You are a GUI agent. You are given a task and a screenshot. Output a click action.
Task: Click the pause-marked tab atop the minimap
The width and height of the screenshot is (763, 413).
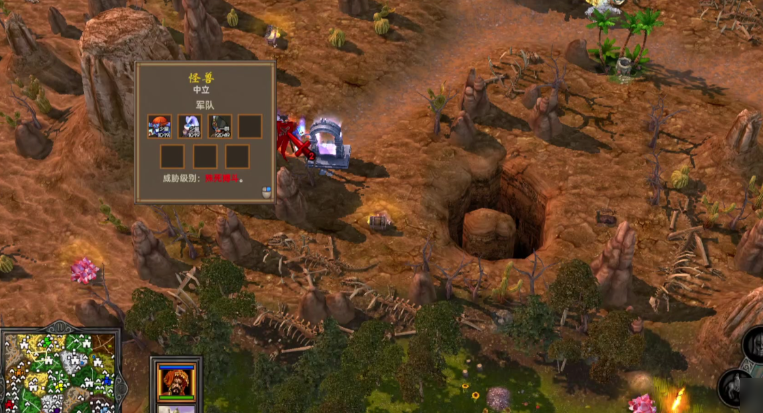pos(60,327)
